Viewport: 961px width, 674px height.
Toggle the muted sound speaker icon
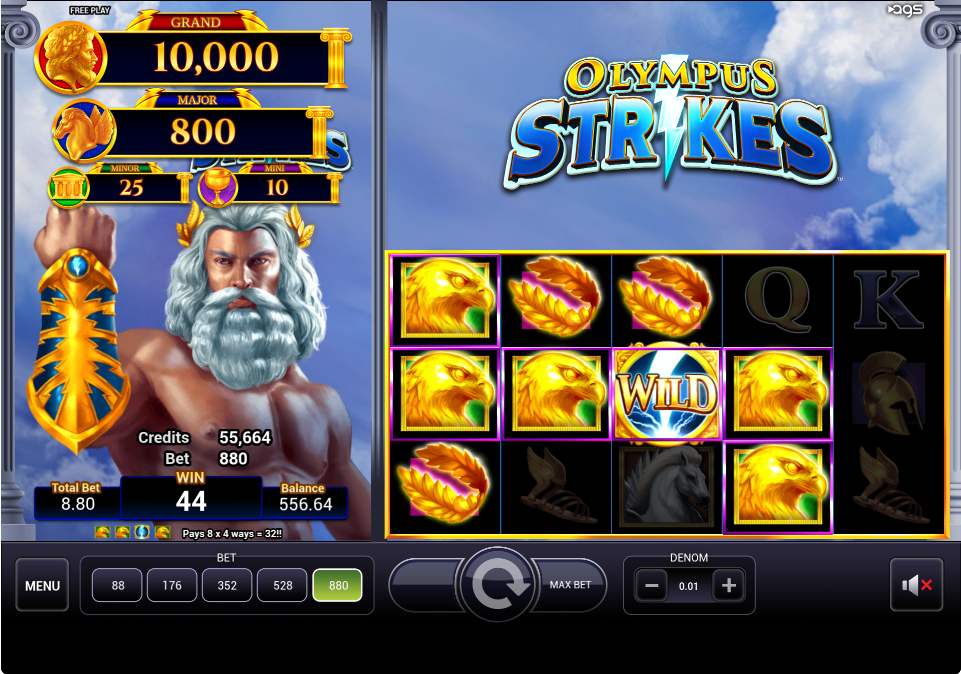click(916, 586)
